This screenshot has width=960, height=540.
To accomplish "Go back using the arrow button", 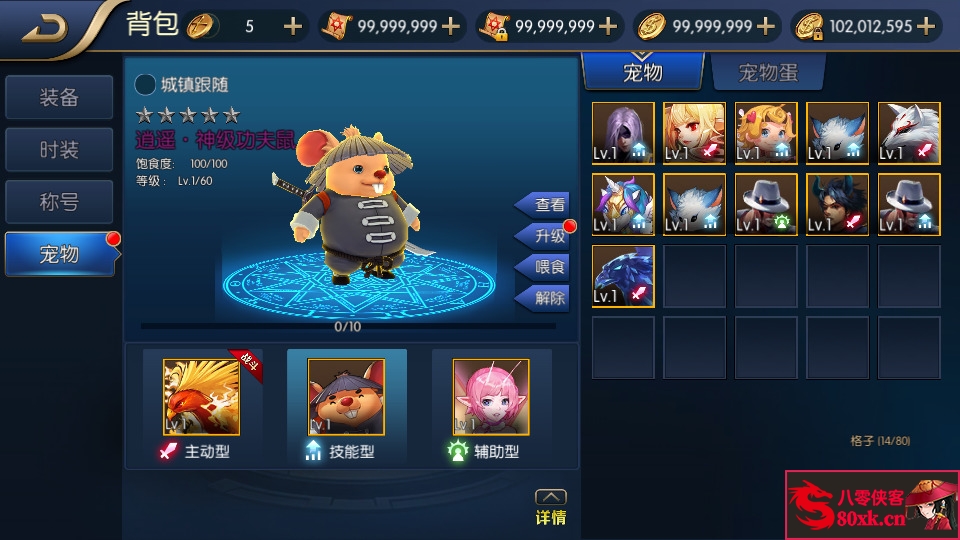I will coord(46,27).
